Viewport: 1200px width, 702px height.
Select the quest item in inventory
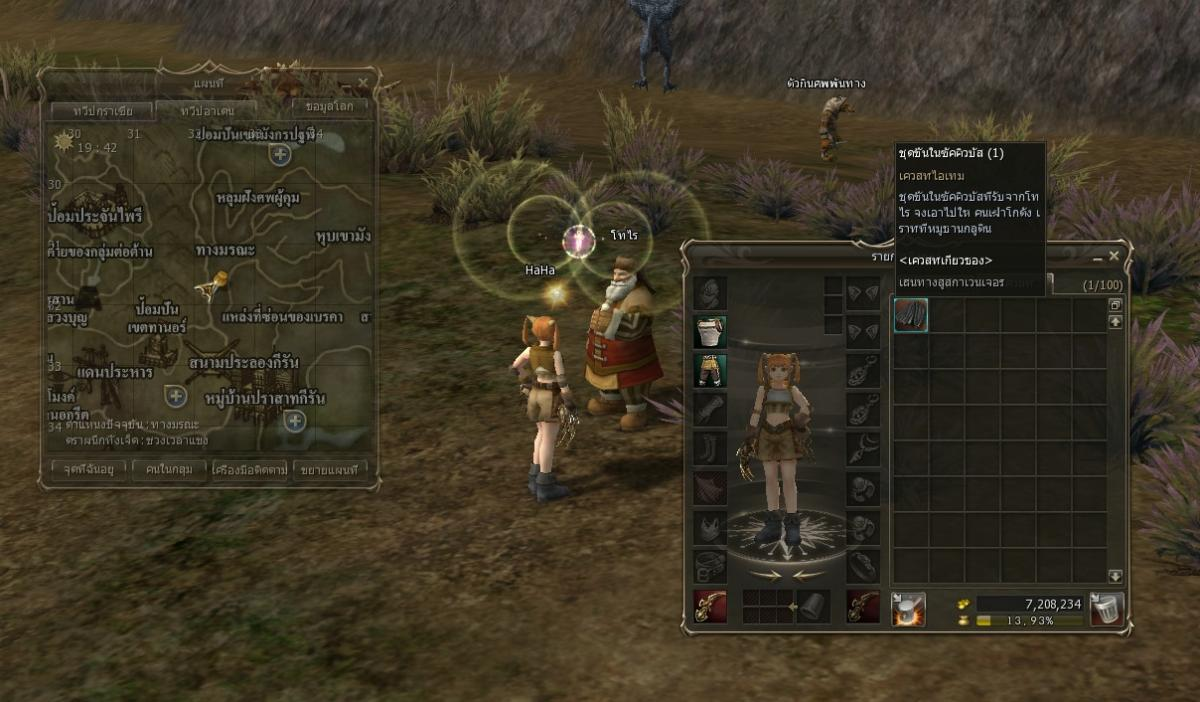pos(910,316)
